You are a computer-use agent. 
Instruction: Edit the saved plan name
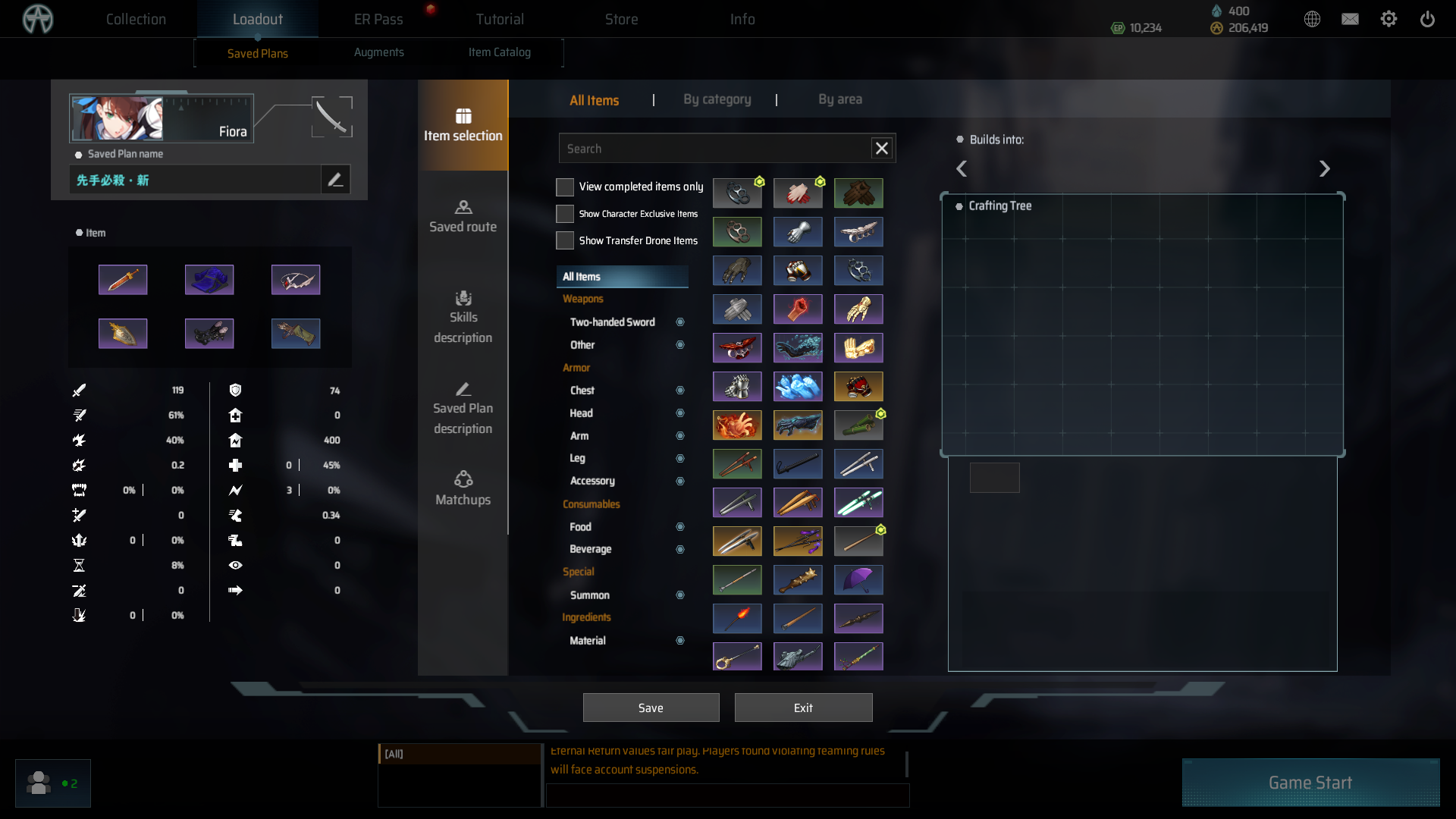click(335, 180)
